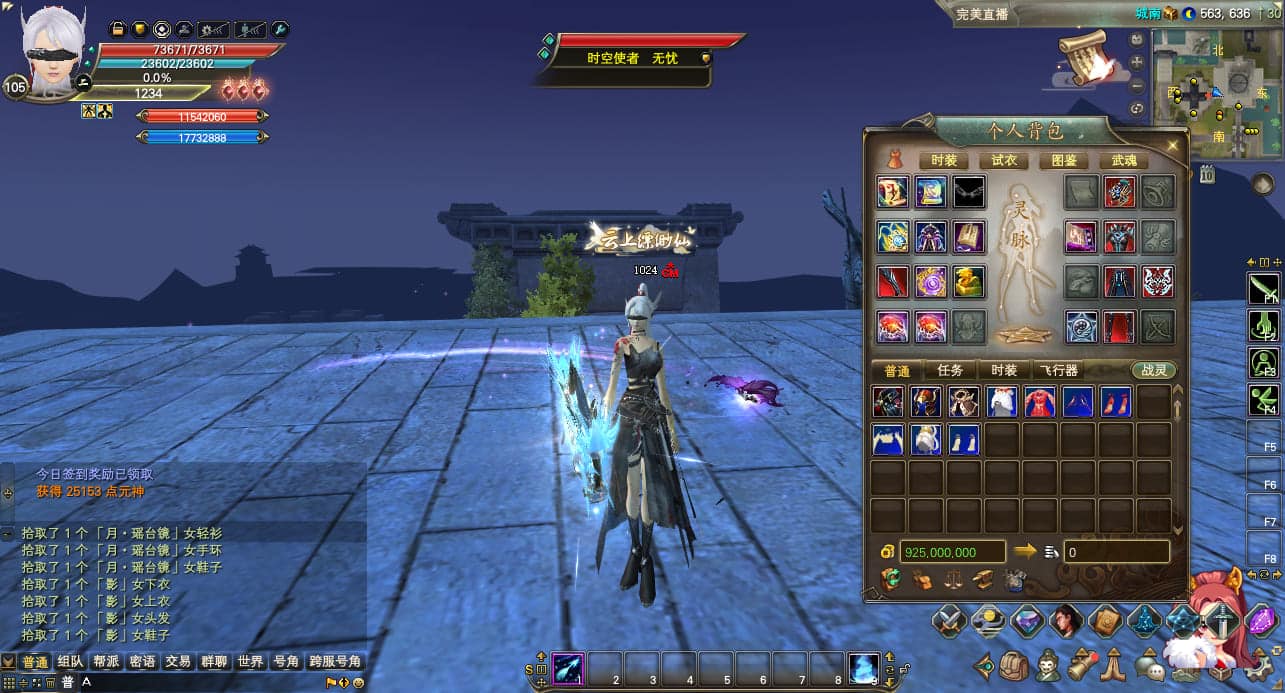Open the backpack icon in bottom menu

[x=1015, y=665]
